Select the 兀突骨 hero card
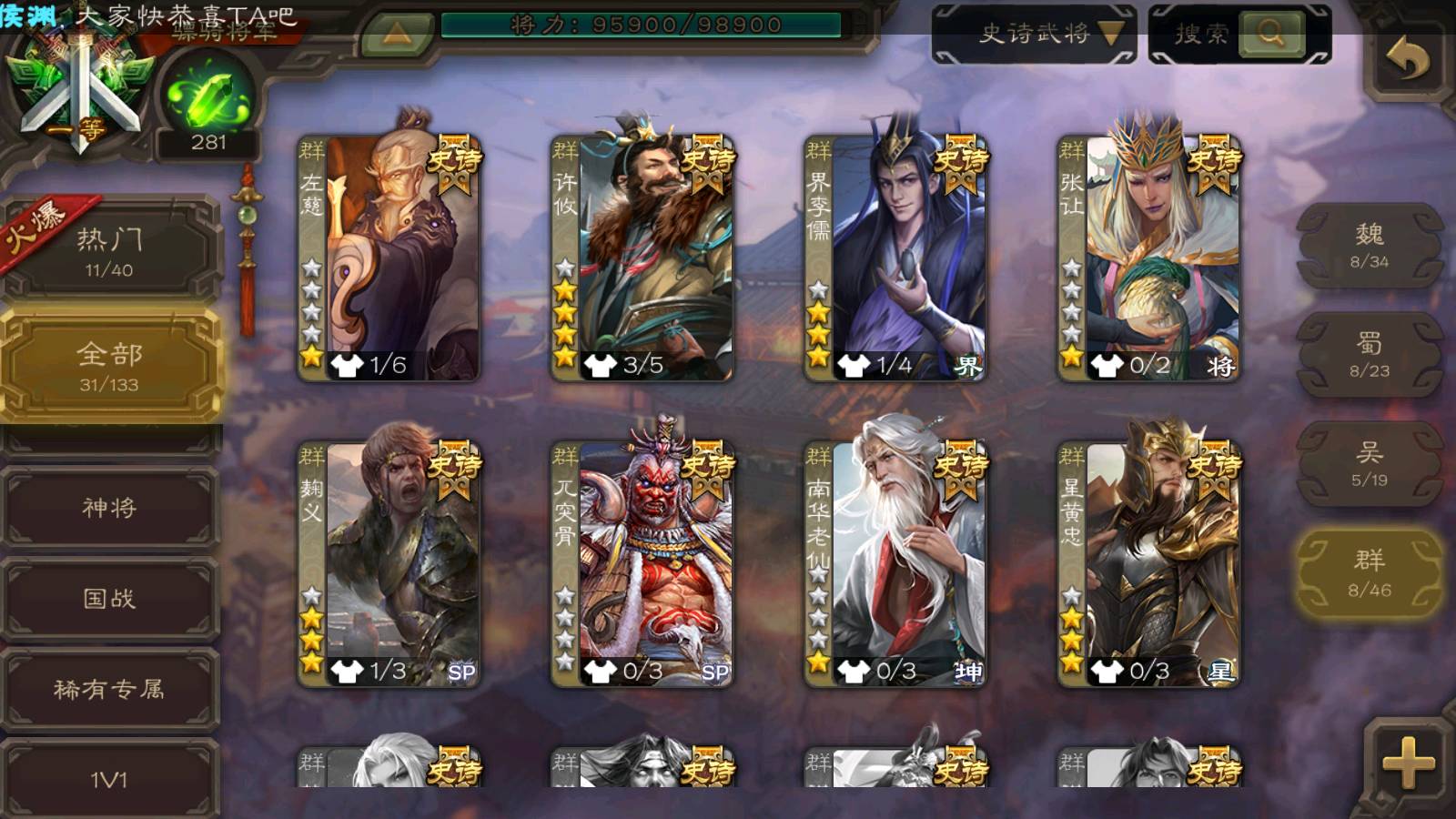This screenshot has width=1456, height=819. 642,564
